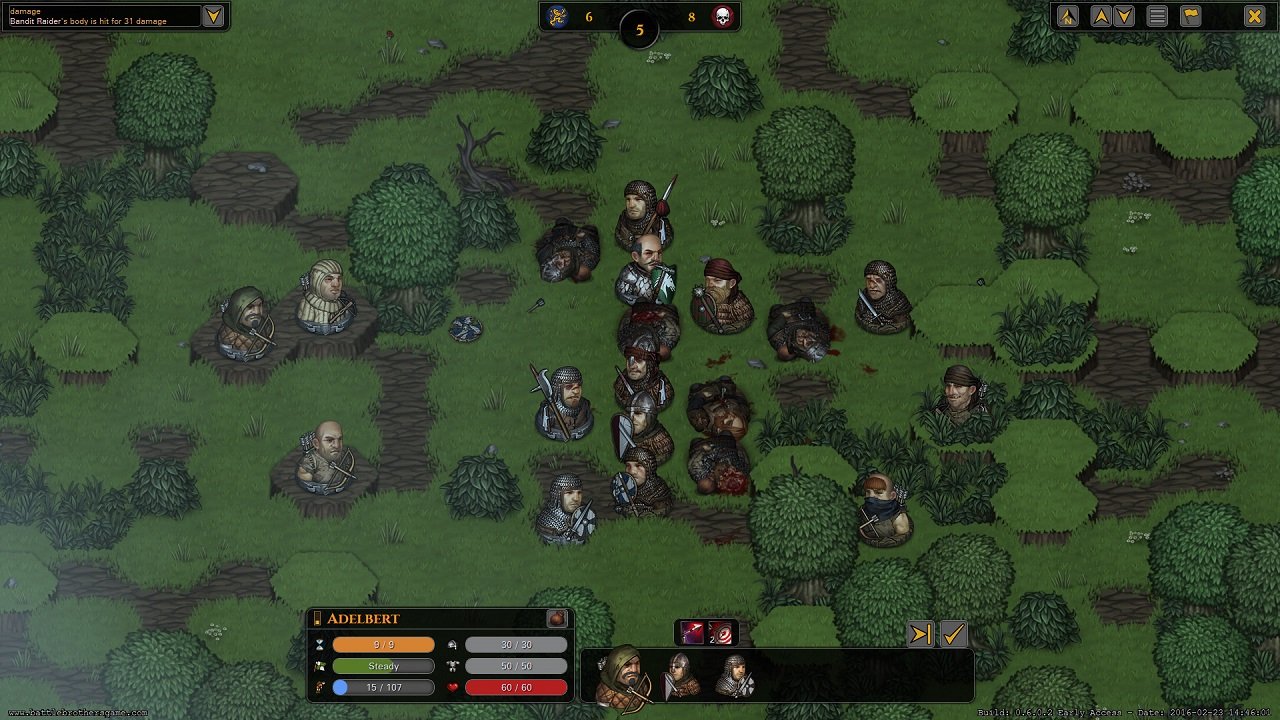
Task: End turn with the checkmark button
Action: click(953, 634)
